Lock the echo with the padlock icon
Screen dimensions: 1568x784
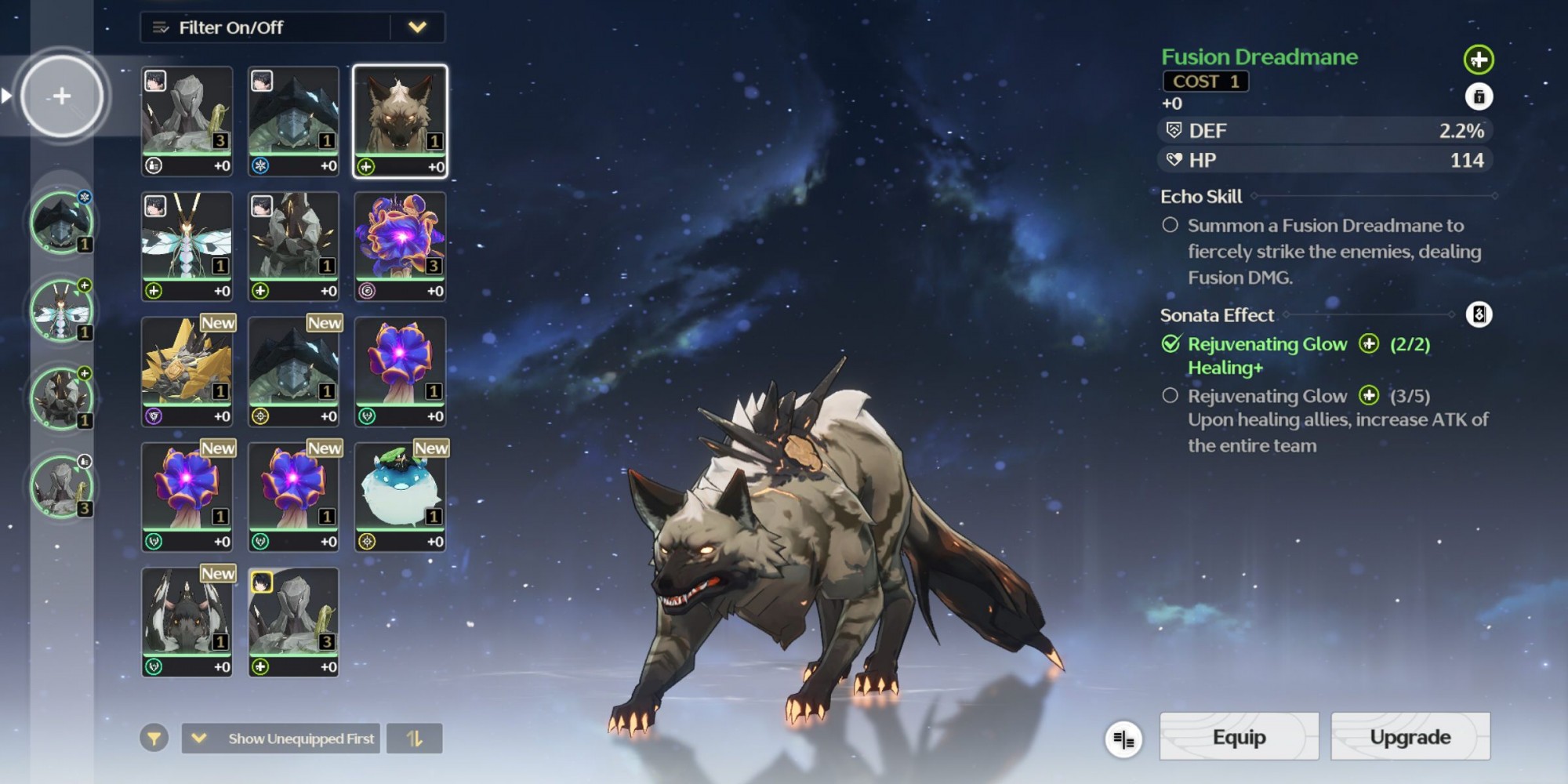1479,97
